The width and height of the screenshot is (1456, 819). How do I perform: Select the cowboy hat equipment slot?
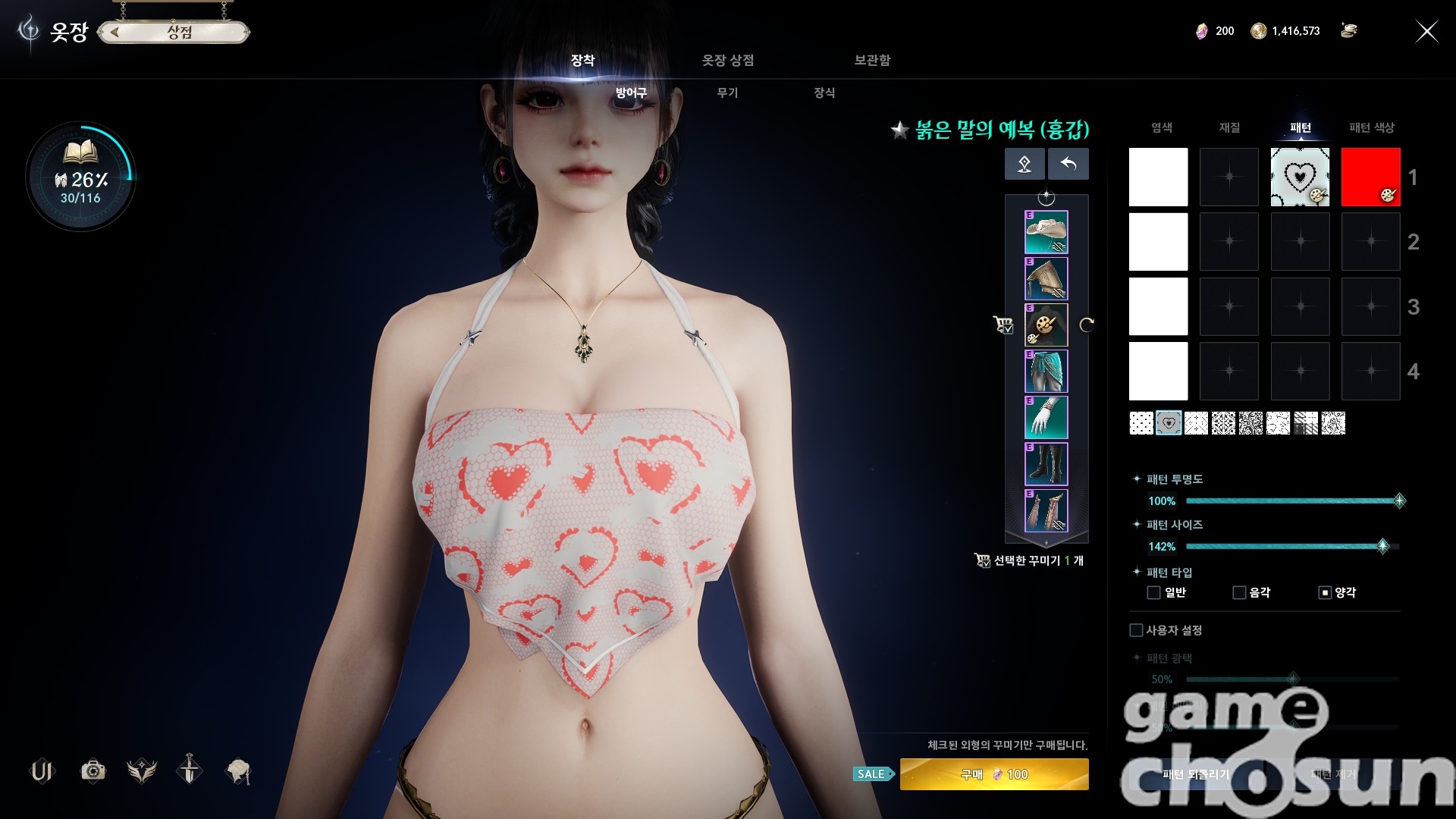[x=1046, y=232]
